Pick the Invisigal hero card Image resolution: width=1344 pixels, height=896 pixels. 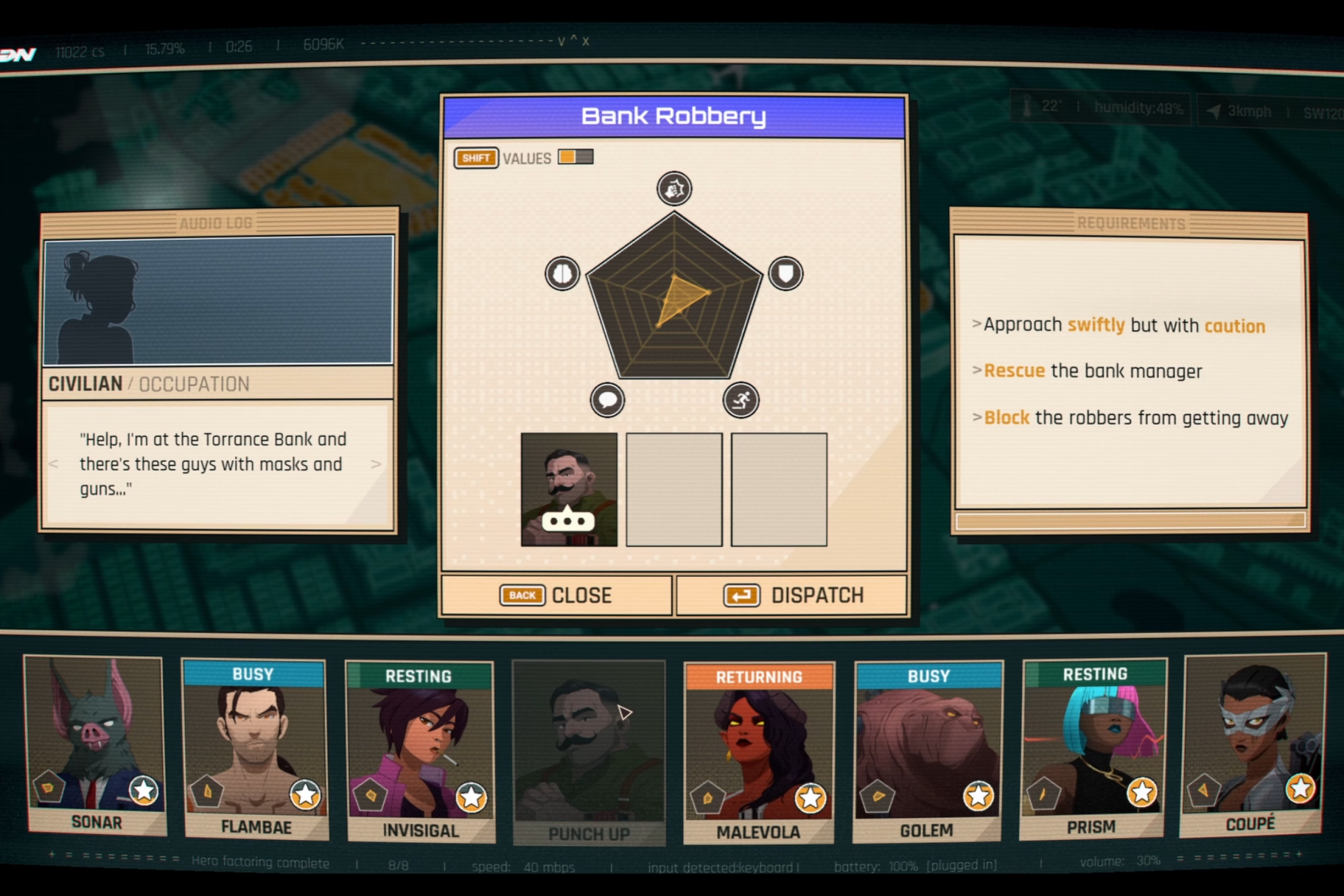pos(420,751)
